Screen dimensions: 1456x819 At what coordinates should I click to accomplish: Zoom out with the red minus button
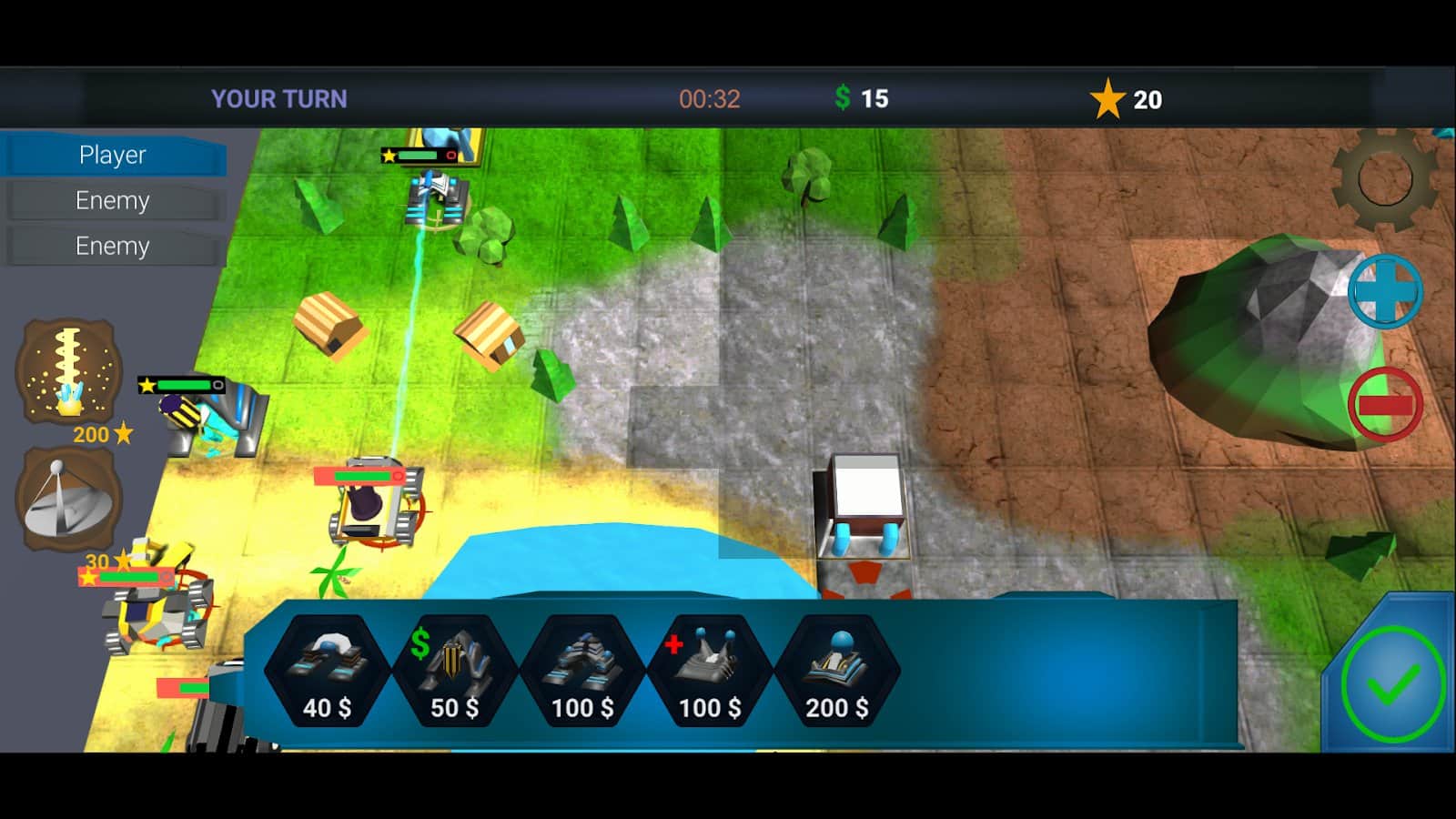1384,405
